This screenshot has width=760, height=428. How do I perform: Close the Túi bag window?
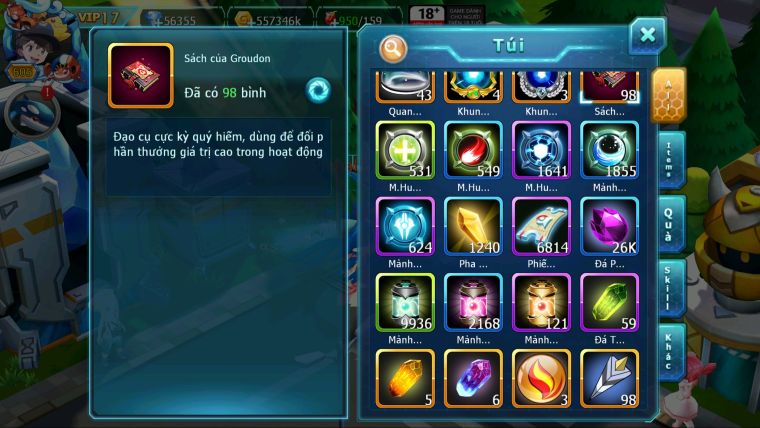(x=647, y=36)
